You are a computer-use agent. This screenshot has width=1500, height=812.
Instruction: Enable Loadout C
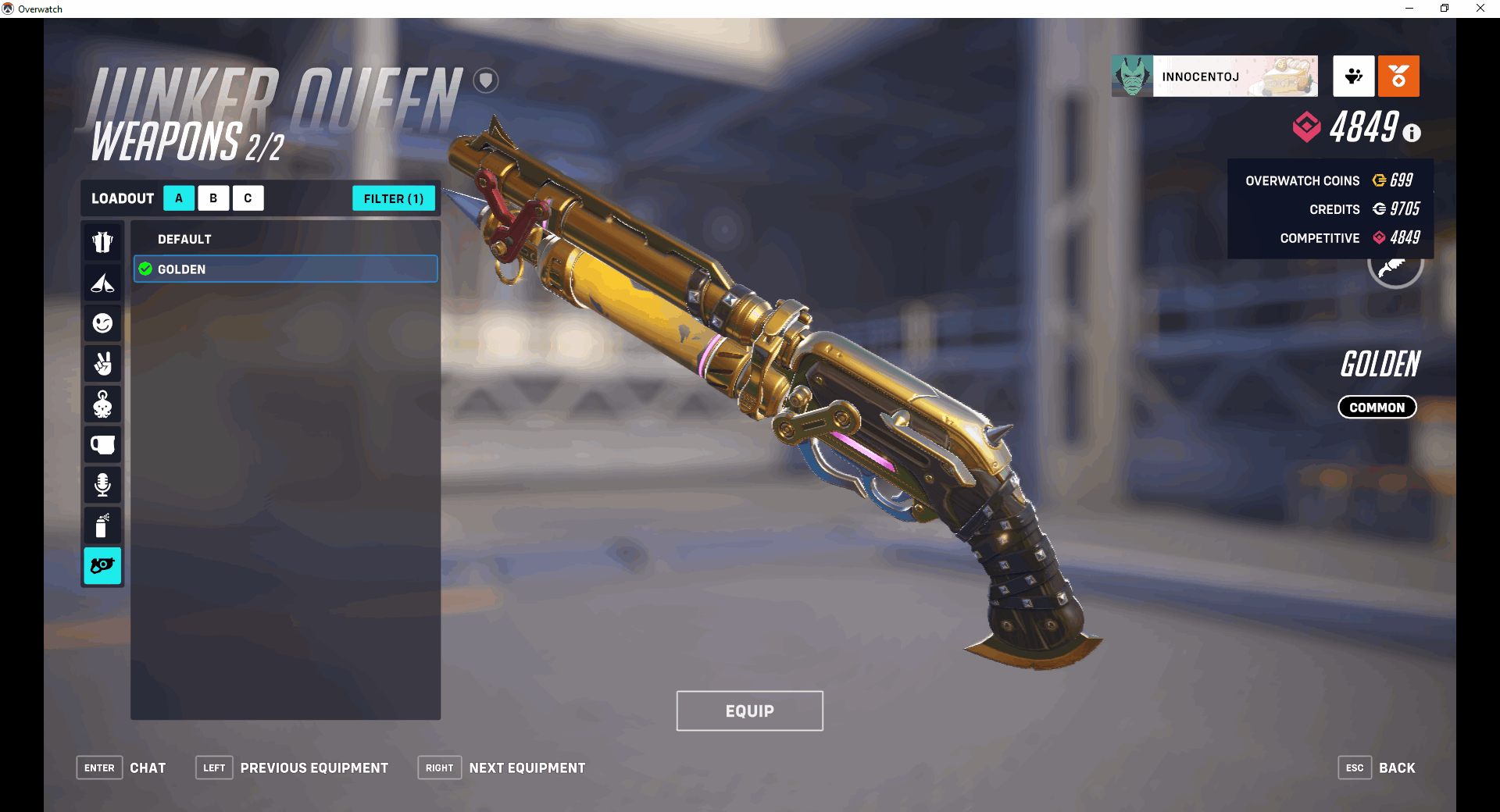(248, 198)
